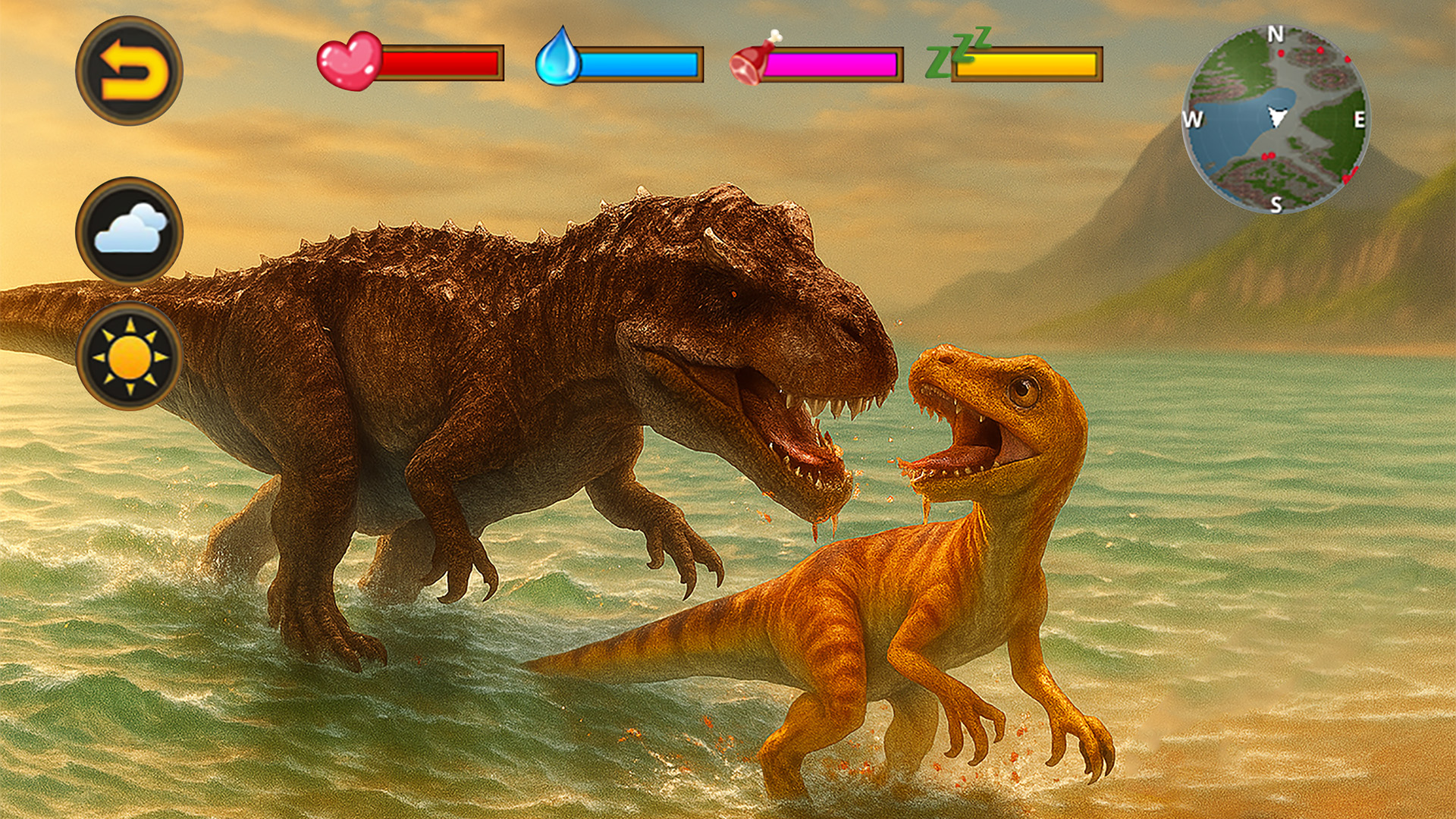Viewport: 1456px width, 819px height.
Task: Tap the heart icon beside the health bar
Action: [x=350, y=59]
